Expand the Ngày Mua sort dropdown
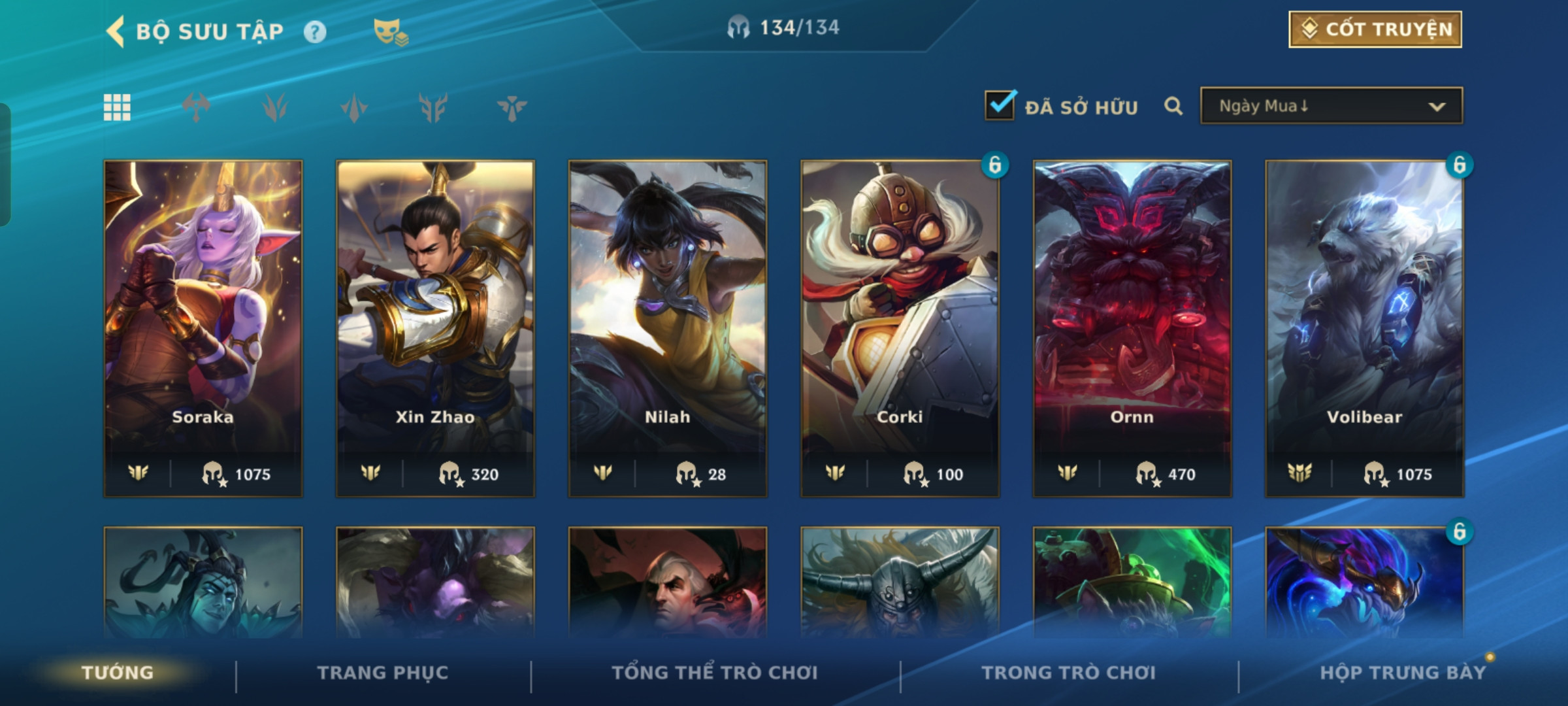The image size is (1568, 706). click(x=1331, y=106)
